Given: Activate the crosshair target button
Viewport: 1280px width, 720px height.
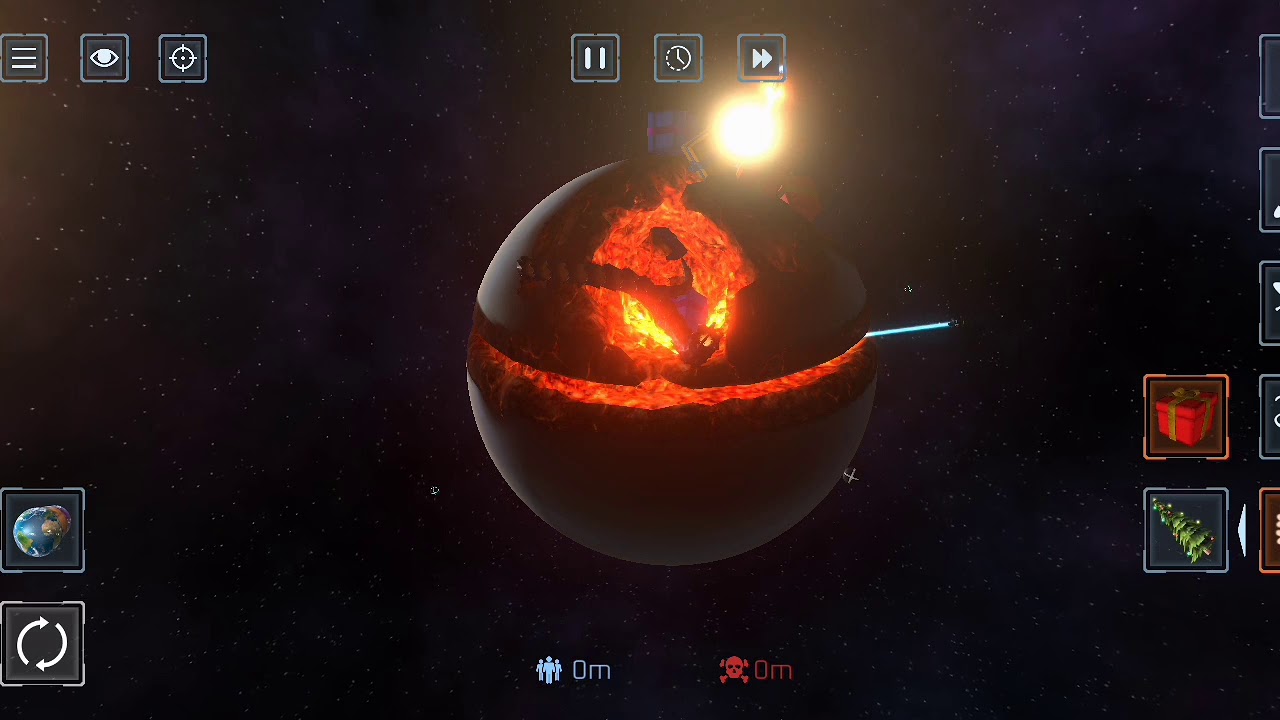Looking at the screenshot, I should (183, 59).
